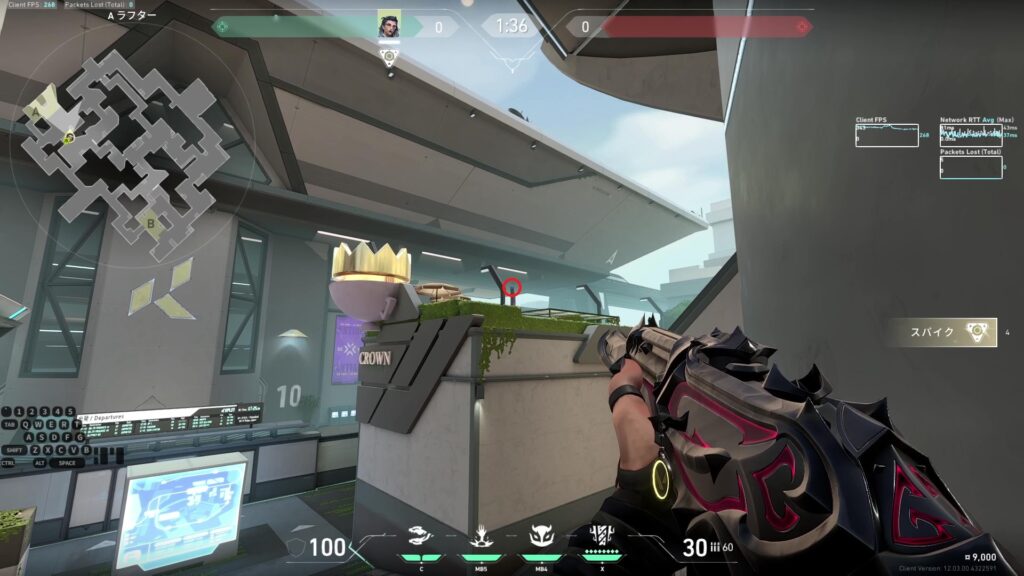The image size is (1024, 576).
Task: Select Fade's agent portrait on the scoreboard
Action: click(389, 25)
